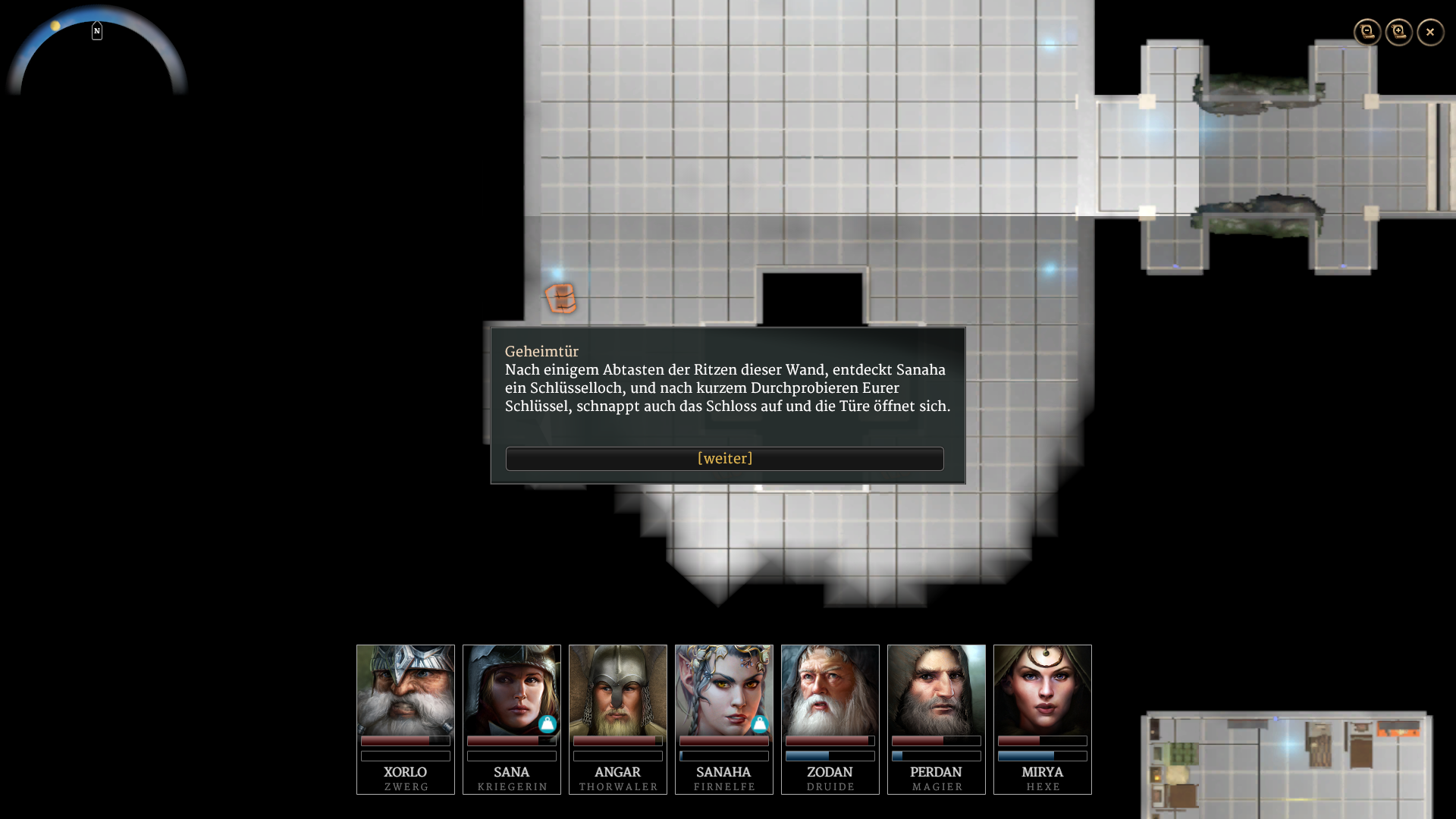The width and height of the screenshot is (1456, 819).
Task: Continue the dialogue with [weiter]
Action: tap(724, 459)
